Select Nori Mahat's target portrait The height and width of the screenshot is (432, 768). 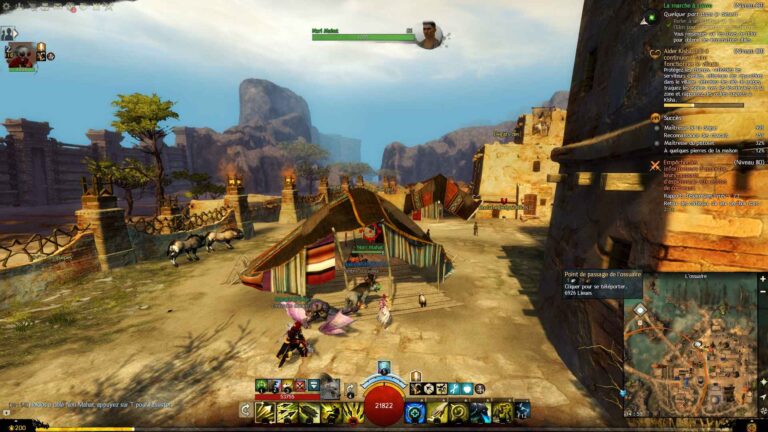429,35
